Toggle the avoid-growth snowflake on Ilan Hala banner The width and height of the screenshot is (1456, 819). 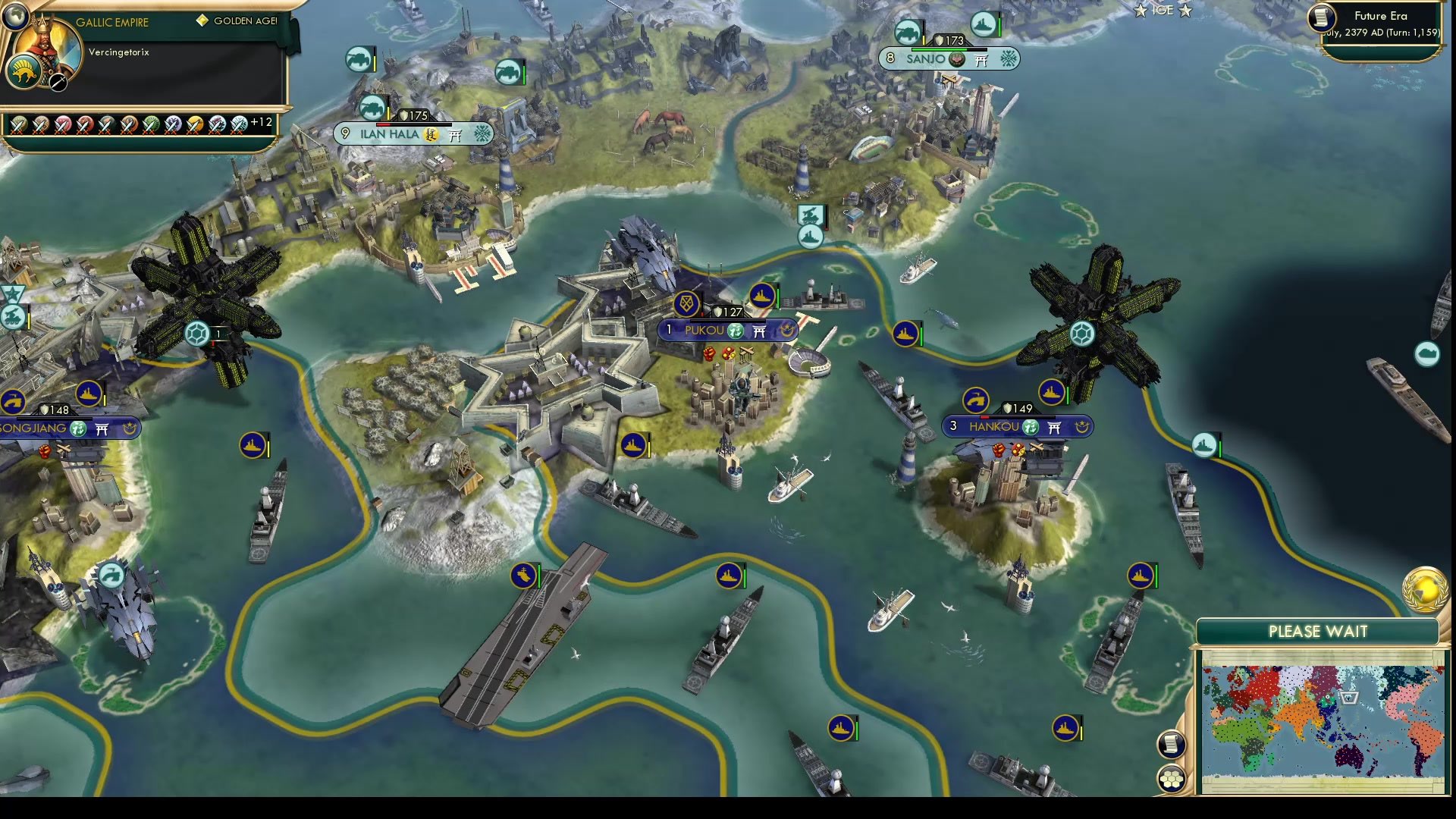point(480,134)
